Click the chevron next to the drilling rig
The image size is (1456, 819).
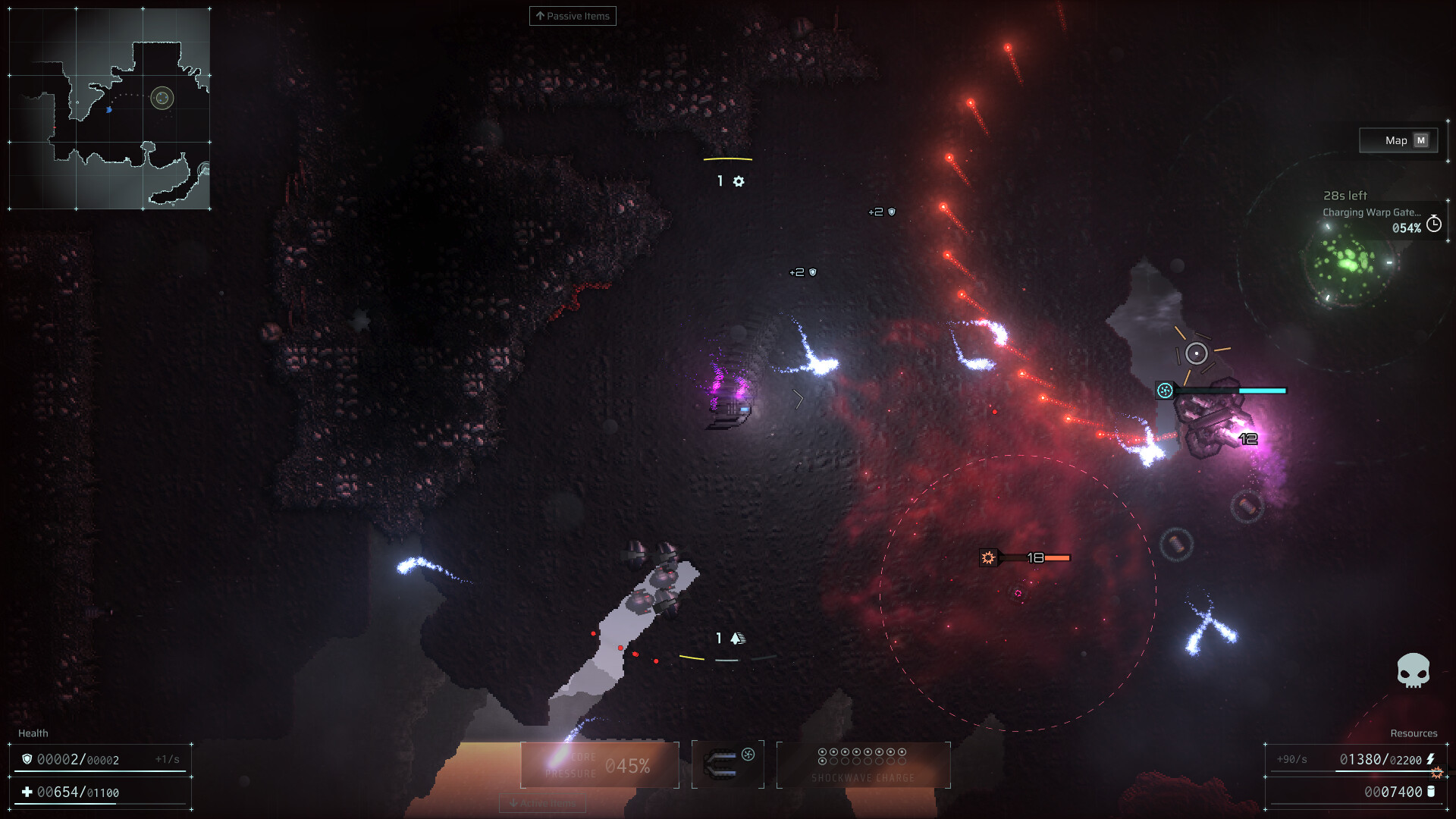[797, 398]
